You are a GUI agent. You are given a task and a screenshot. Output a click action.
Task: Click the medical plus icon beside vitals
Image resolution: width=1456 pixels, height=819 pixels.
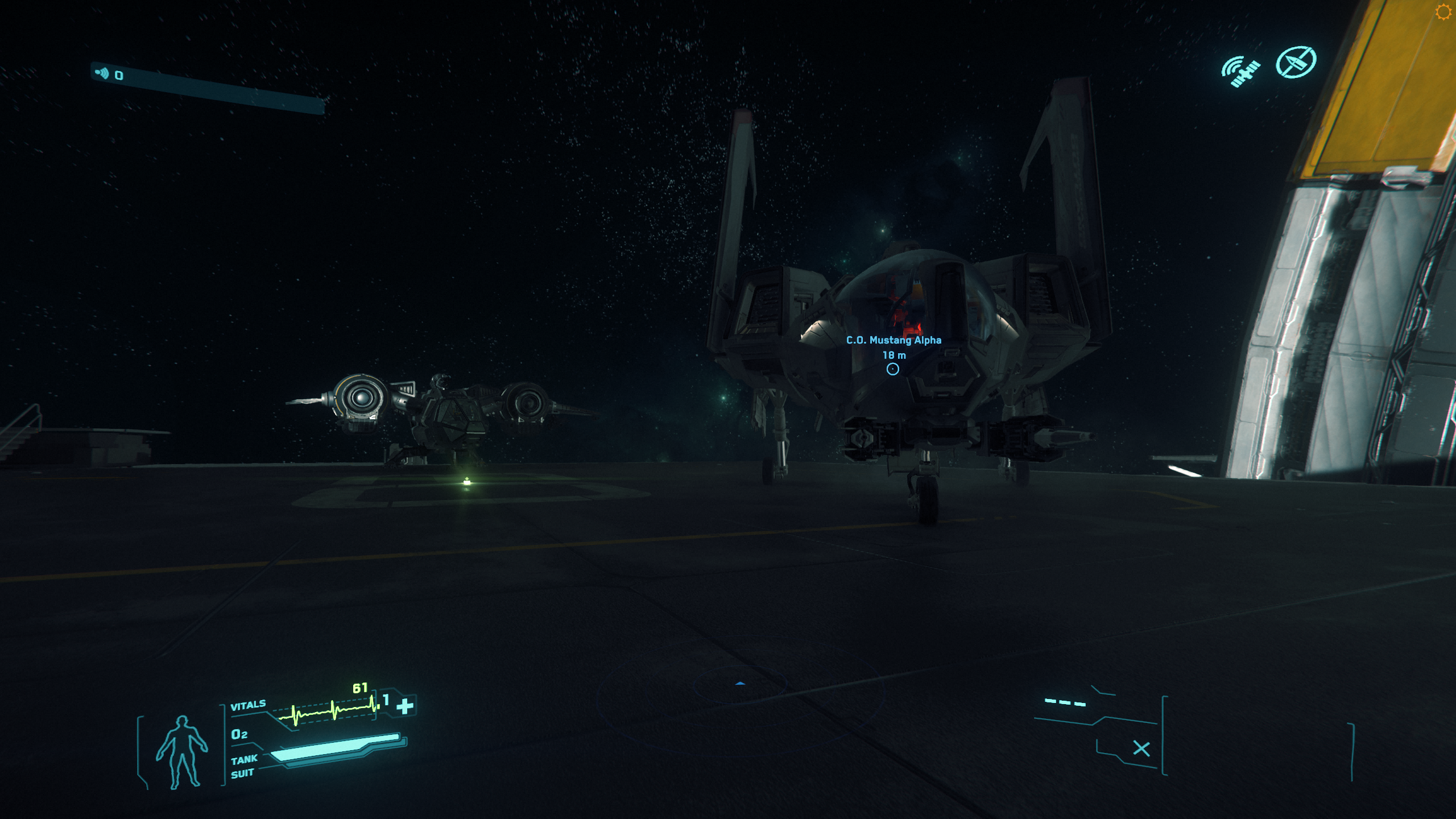coord(405,706)
